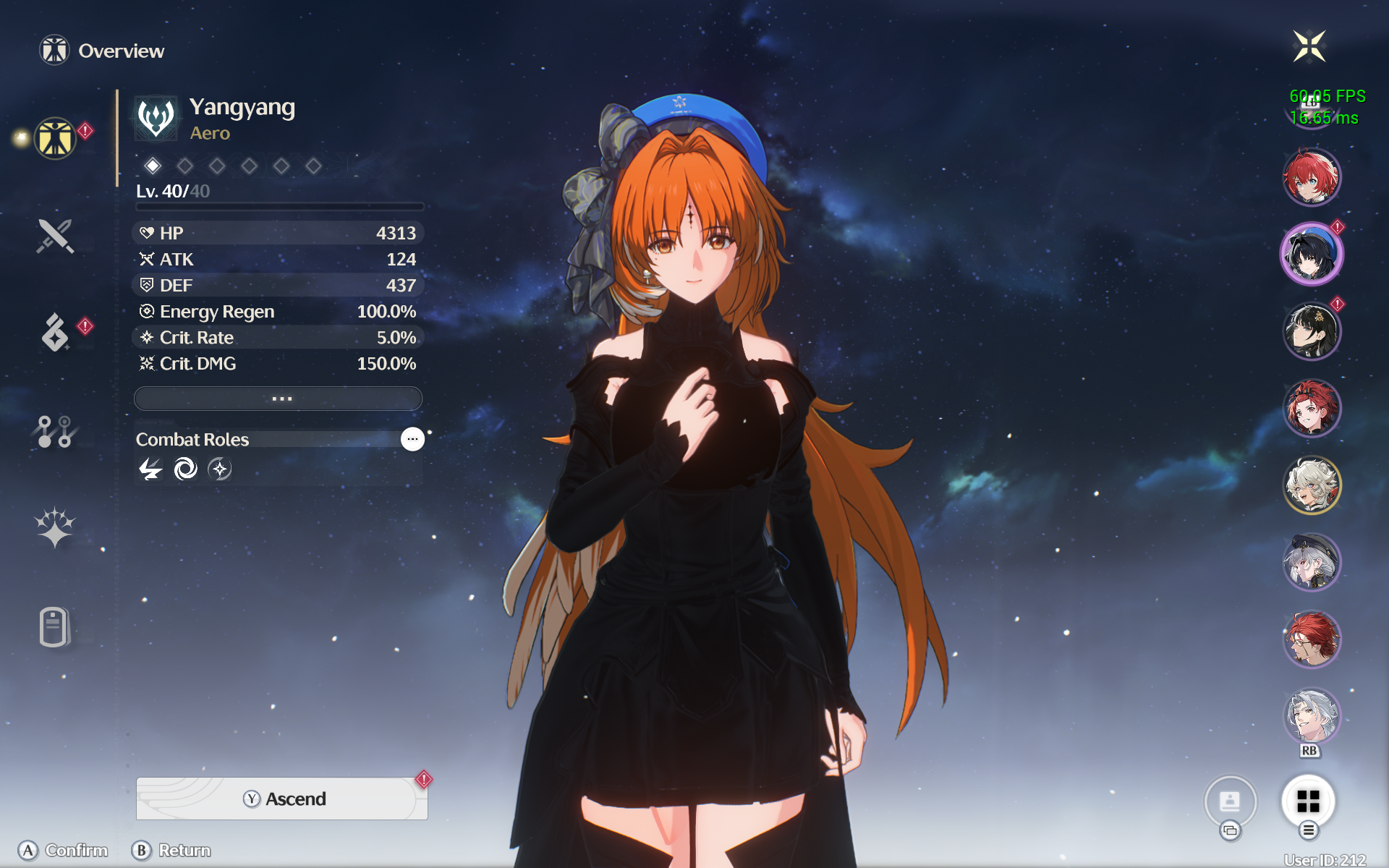The width and height of the screenshot is (1389, 868).
Task: Choose the red-haired character with glasses
Action: 1312,639
